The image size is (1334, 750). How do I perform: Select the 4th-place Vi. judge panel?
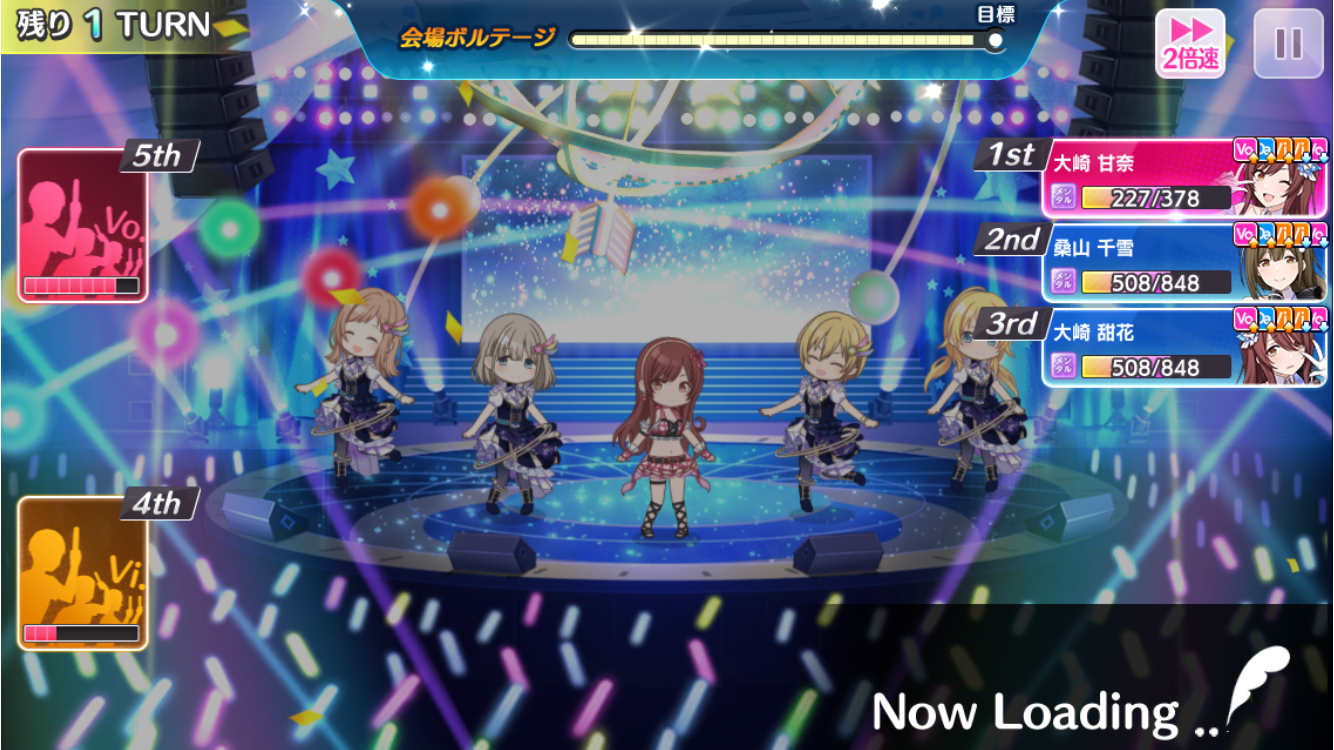tap(83, 573)
